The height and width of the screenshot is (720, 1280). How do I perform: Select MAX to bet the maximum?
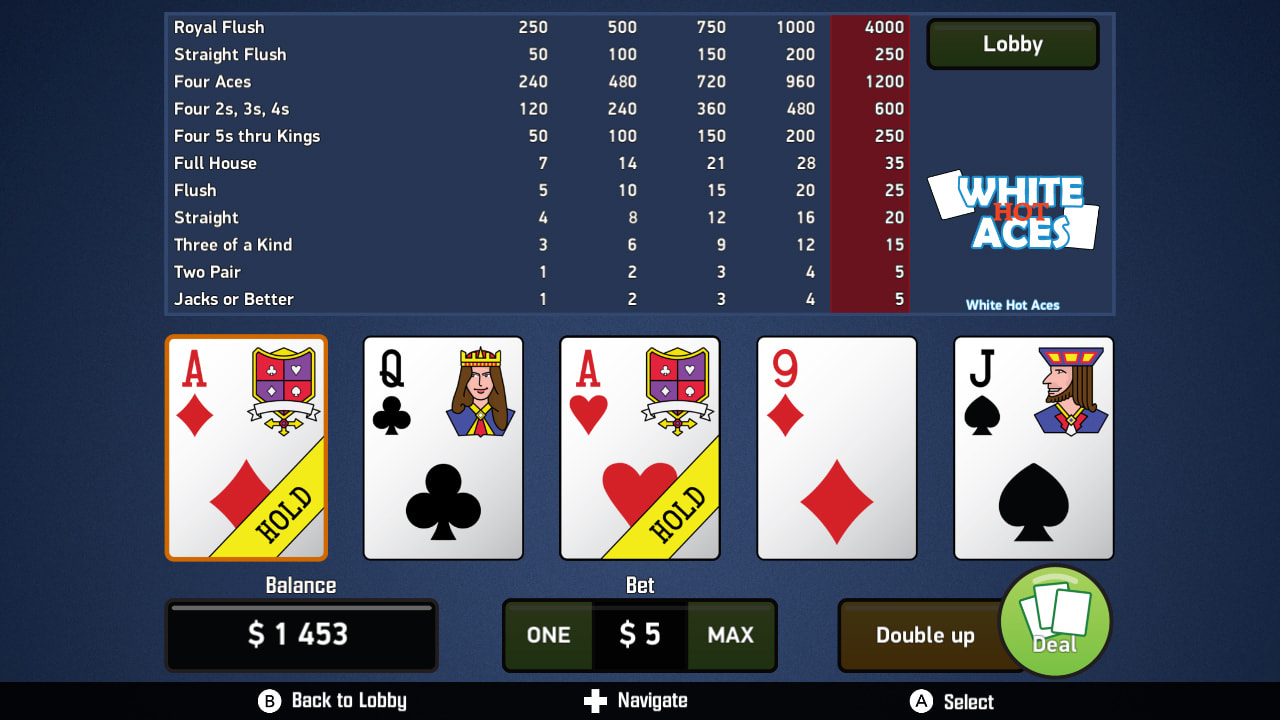(731, 635)
